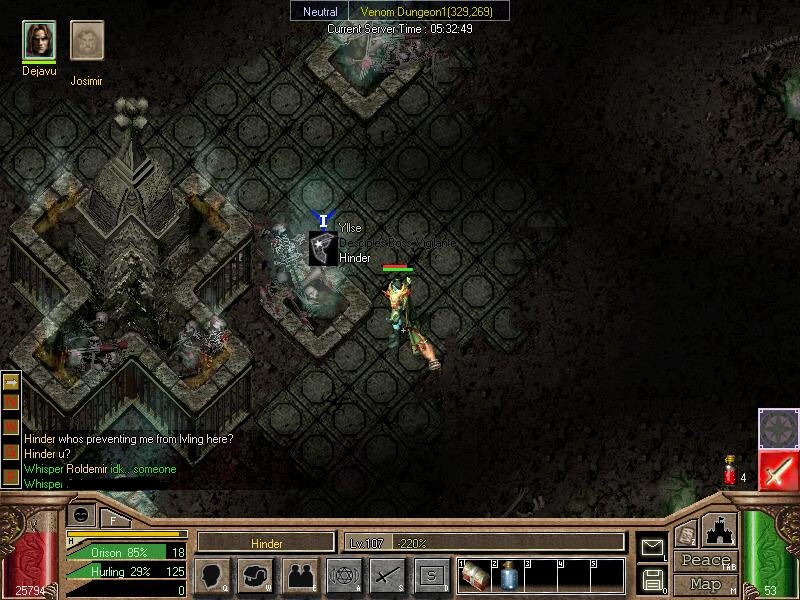The height and width of the screenshot is (600, 800).
Task: Toggle the Peace mode button
Action: 705,561
